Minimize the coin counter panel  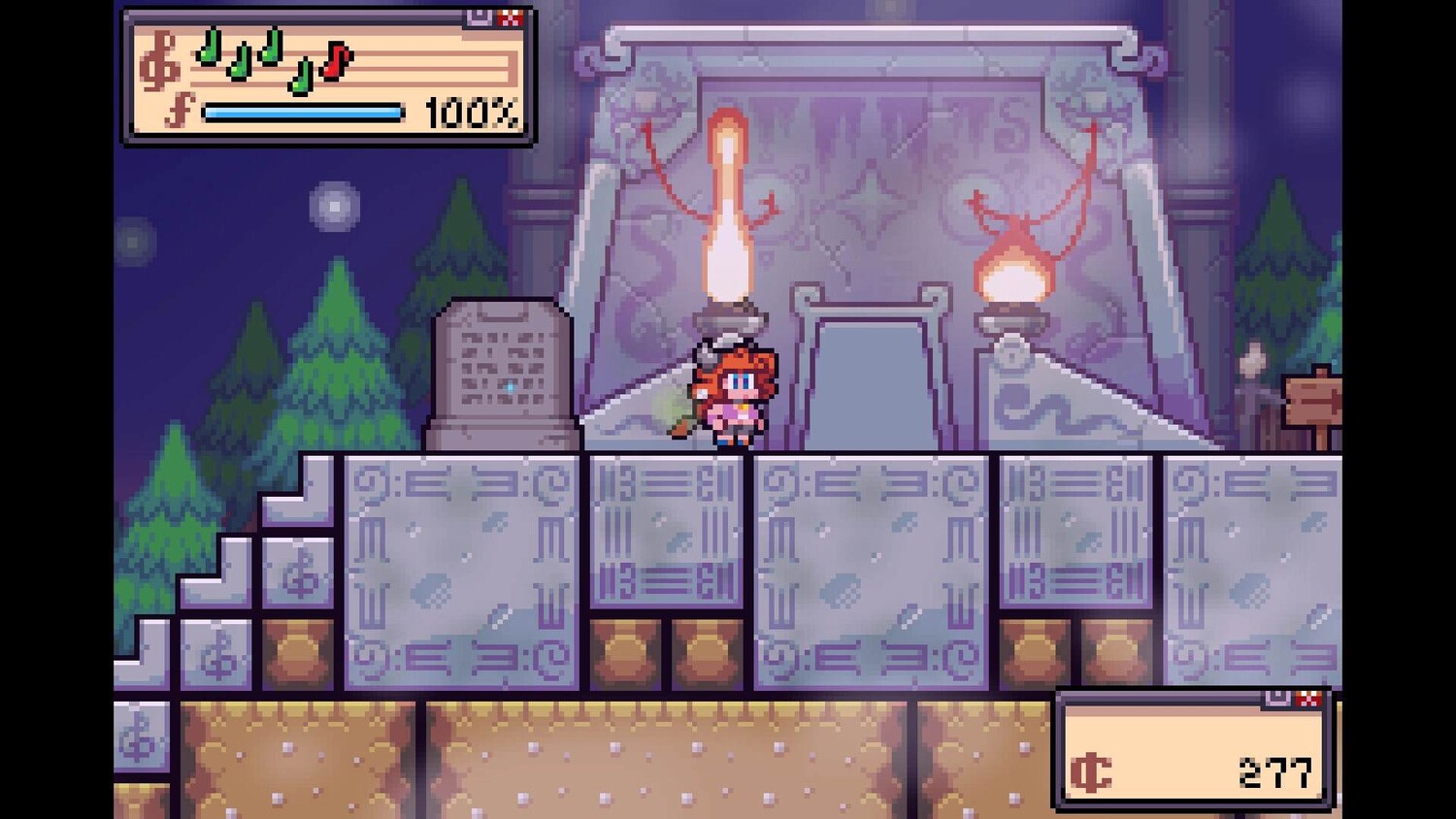1277,699
